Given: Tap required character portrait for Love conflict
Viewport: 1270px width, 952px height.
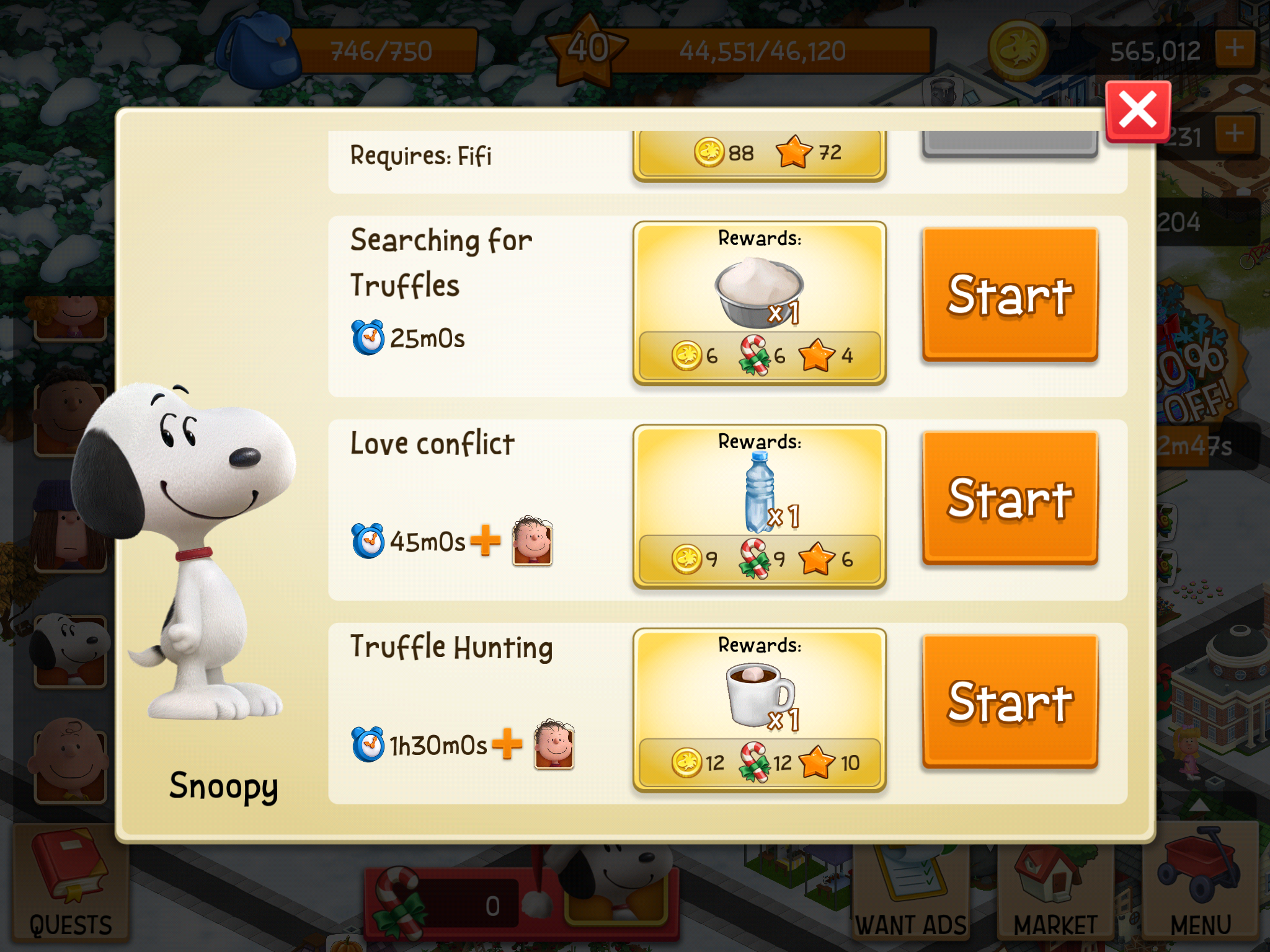Looking at the screenshot, I should [532, 541].
